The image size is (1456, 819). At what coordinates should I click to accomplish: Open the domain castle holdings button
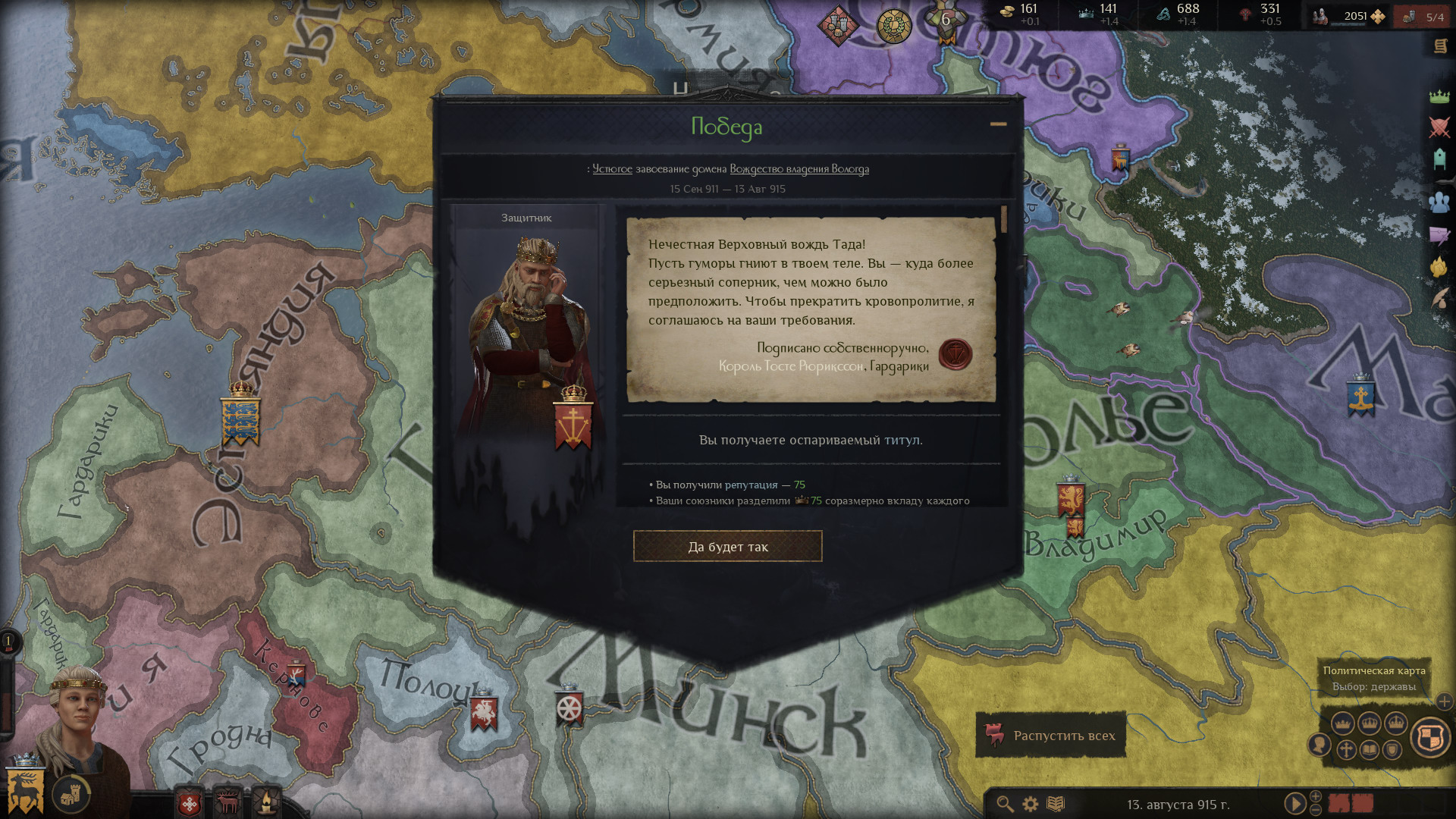point(71,795)
